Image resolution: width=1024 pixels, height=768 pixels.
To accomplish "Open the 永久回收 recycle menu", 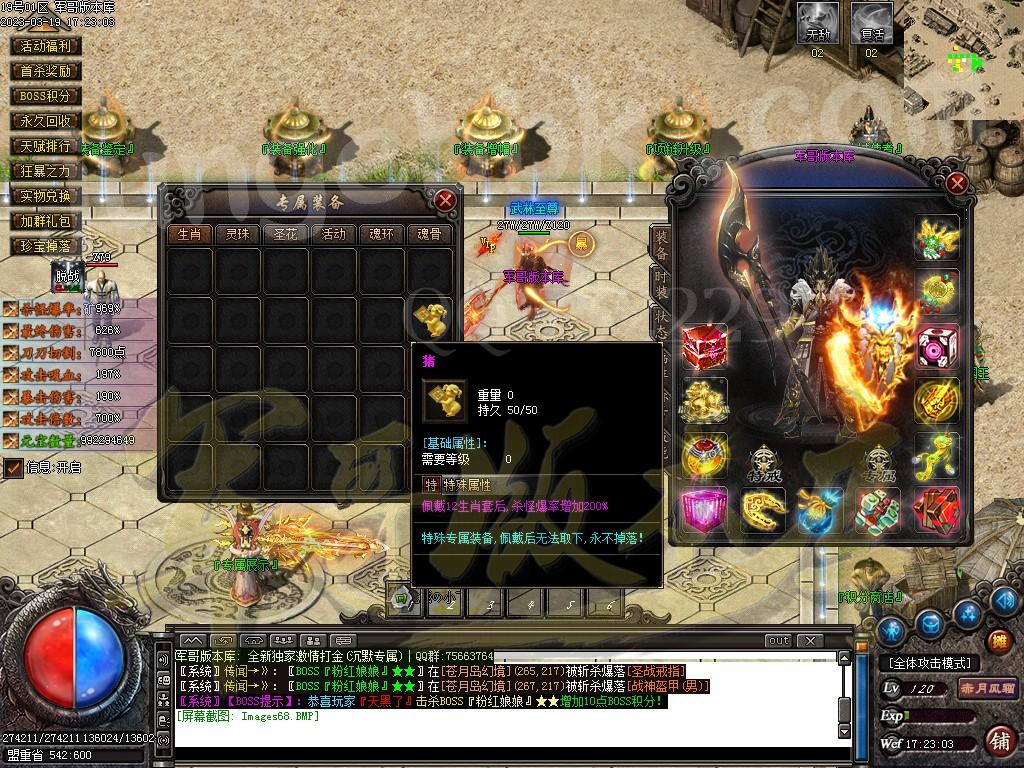I will (46, 121).
